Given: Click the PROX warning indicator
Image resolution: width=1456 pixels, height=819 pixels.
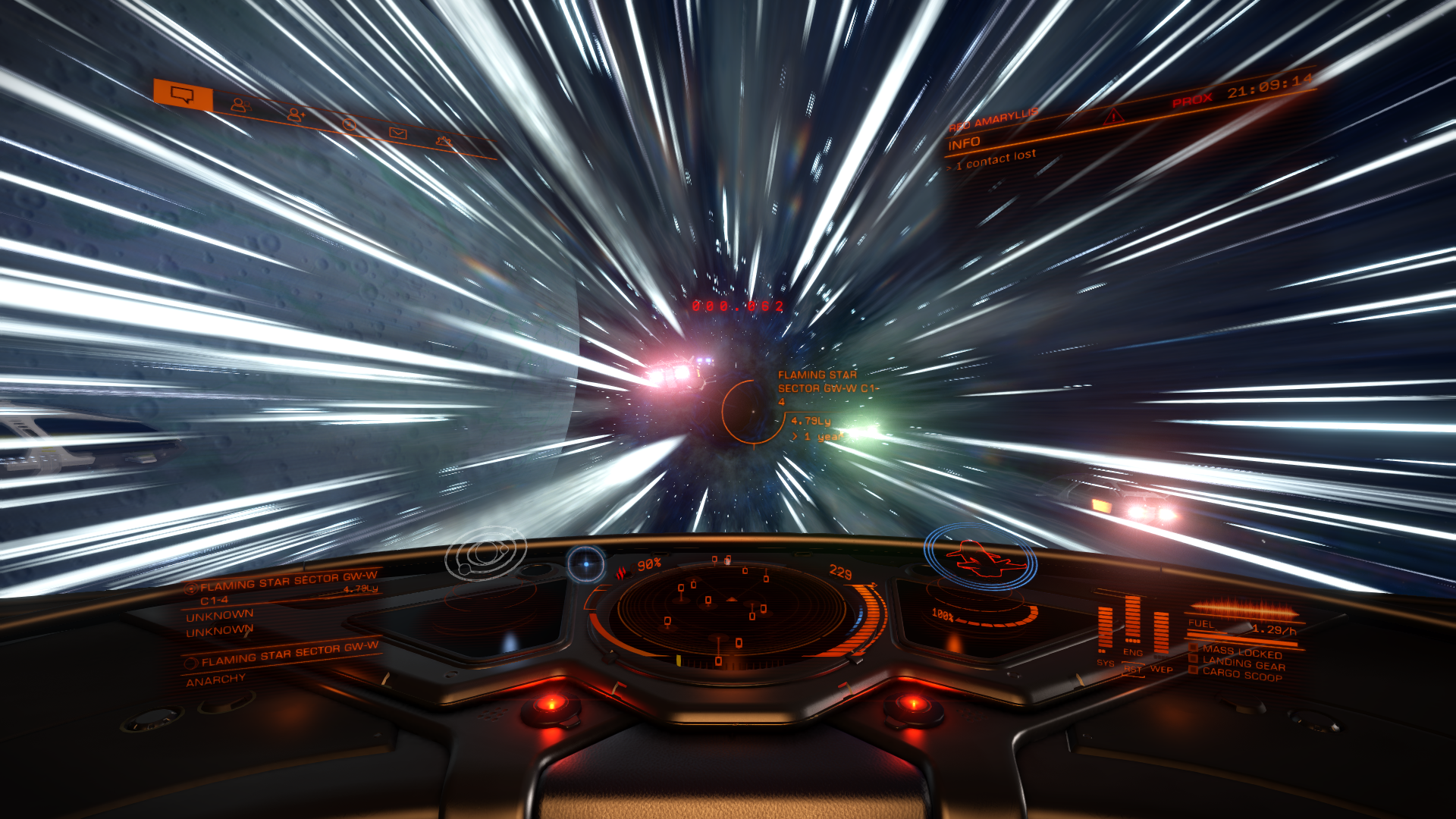Looking at the screenshot, I should coord(1191,99).
